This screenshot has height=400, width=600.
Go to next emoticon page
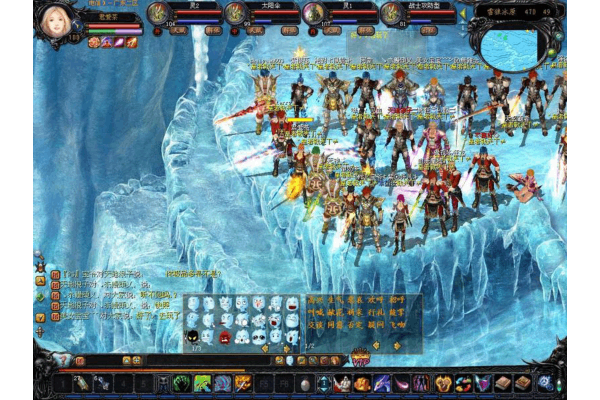pos(288,348)
